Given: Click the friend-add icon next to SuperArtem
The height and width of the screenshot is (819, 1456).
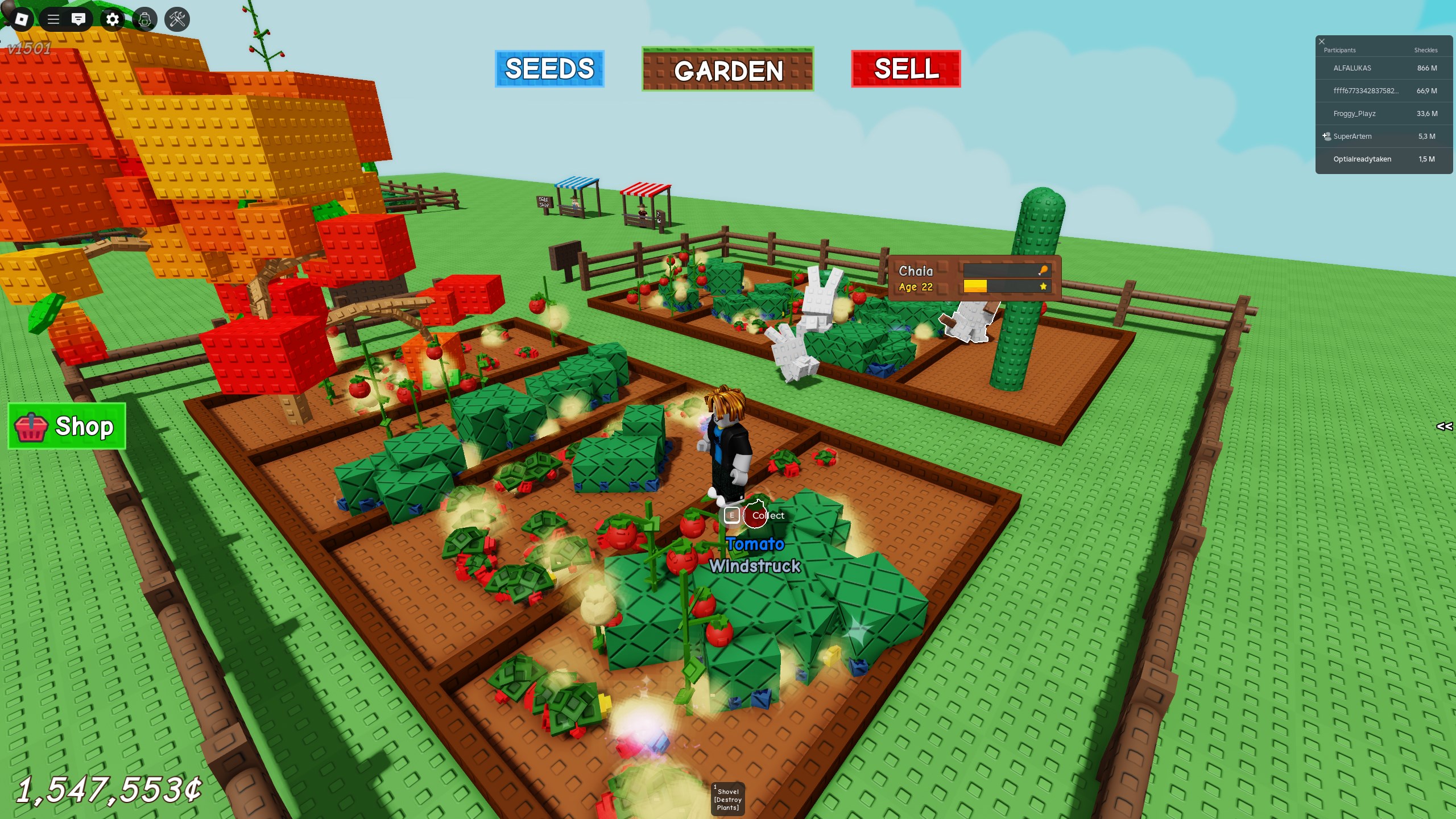Looking at the screenshot, I should [x=1327, y=136].
